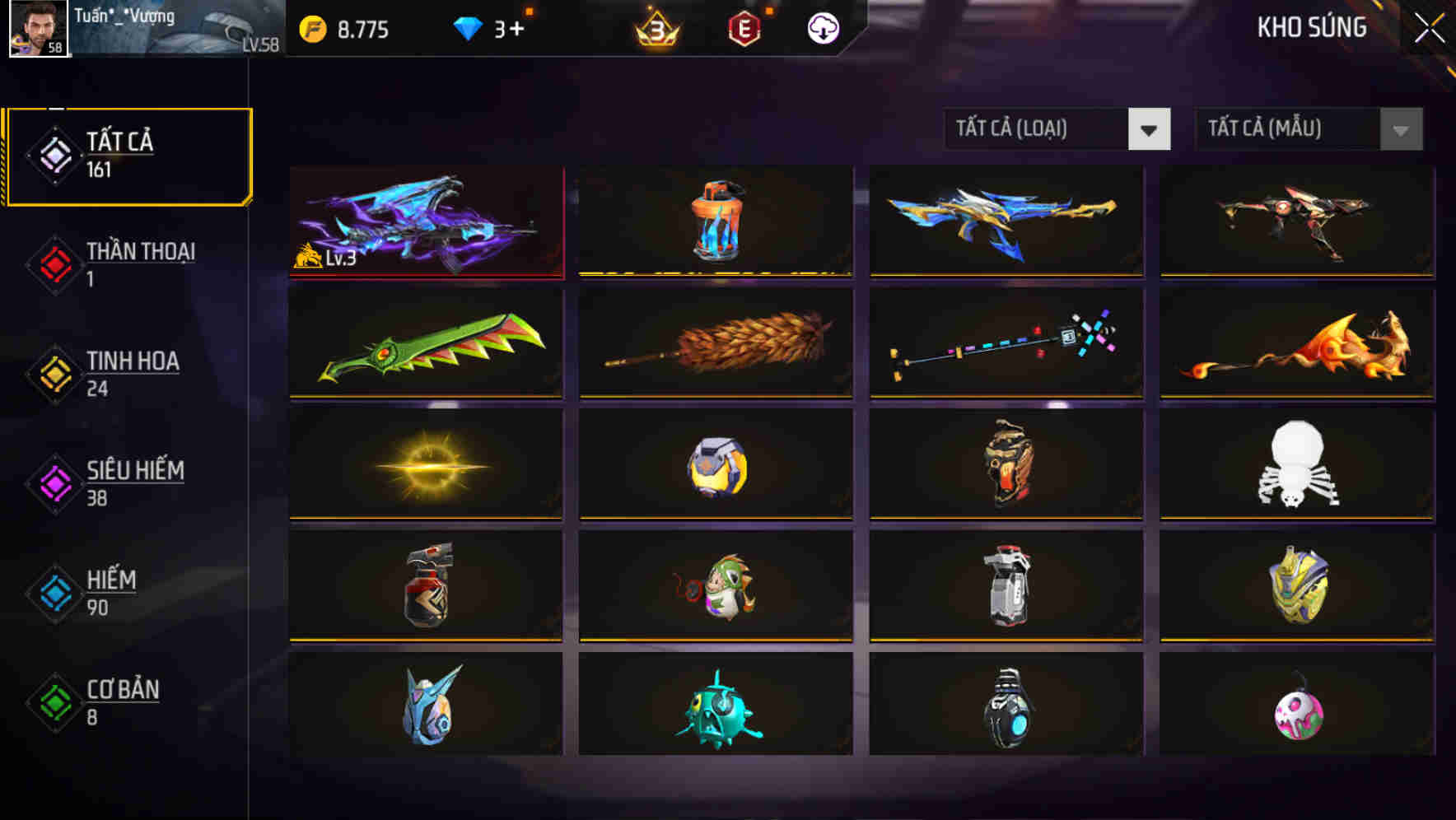
Task: Toggle the TẤT CẢ filter showing 161 items
Action: click(128, 153)
